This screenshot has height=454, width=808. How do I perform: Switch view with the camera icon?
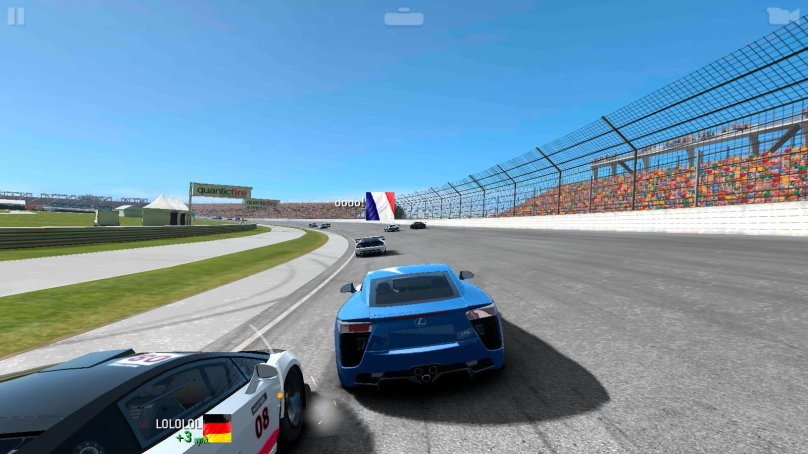tap(783, 16)
